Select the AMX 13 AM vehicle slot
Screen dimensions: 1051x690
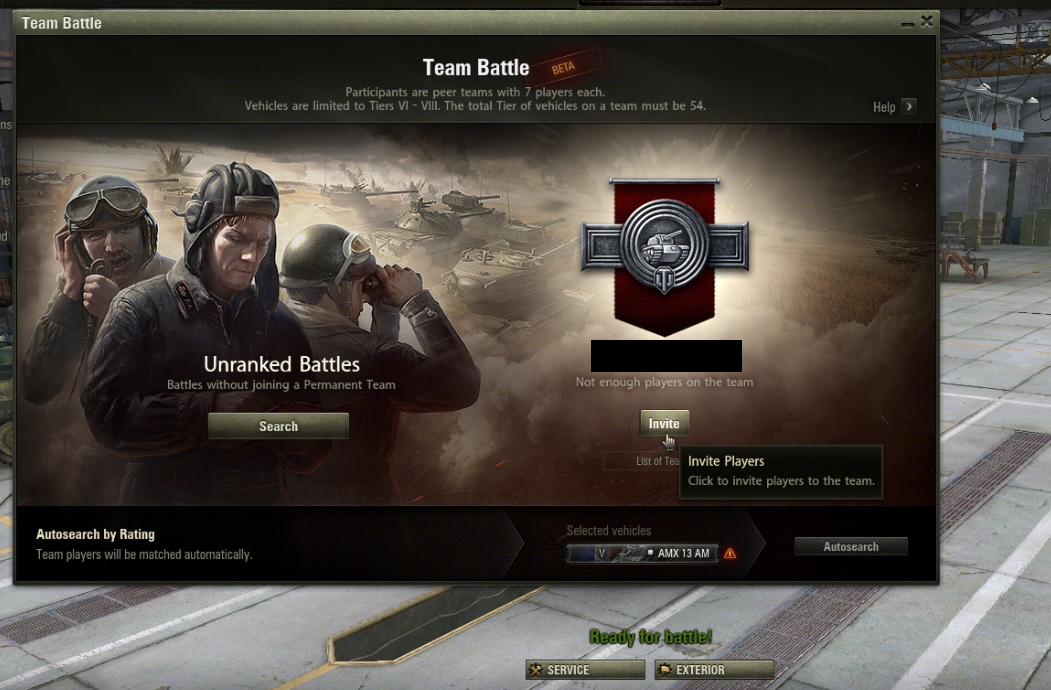(x=642, y=553)
